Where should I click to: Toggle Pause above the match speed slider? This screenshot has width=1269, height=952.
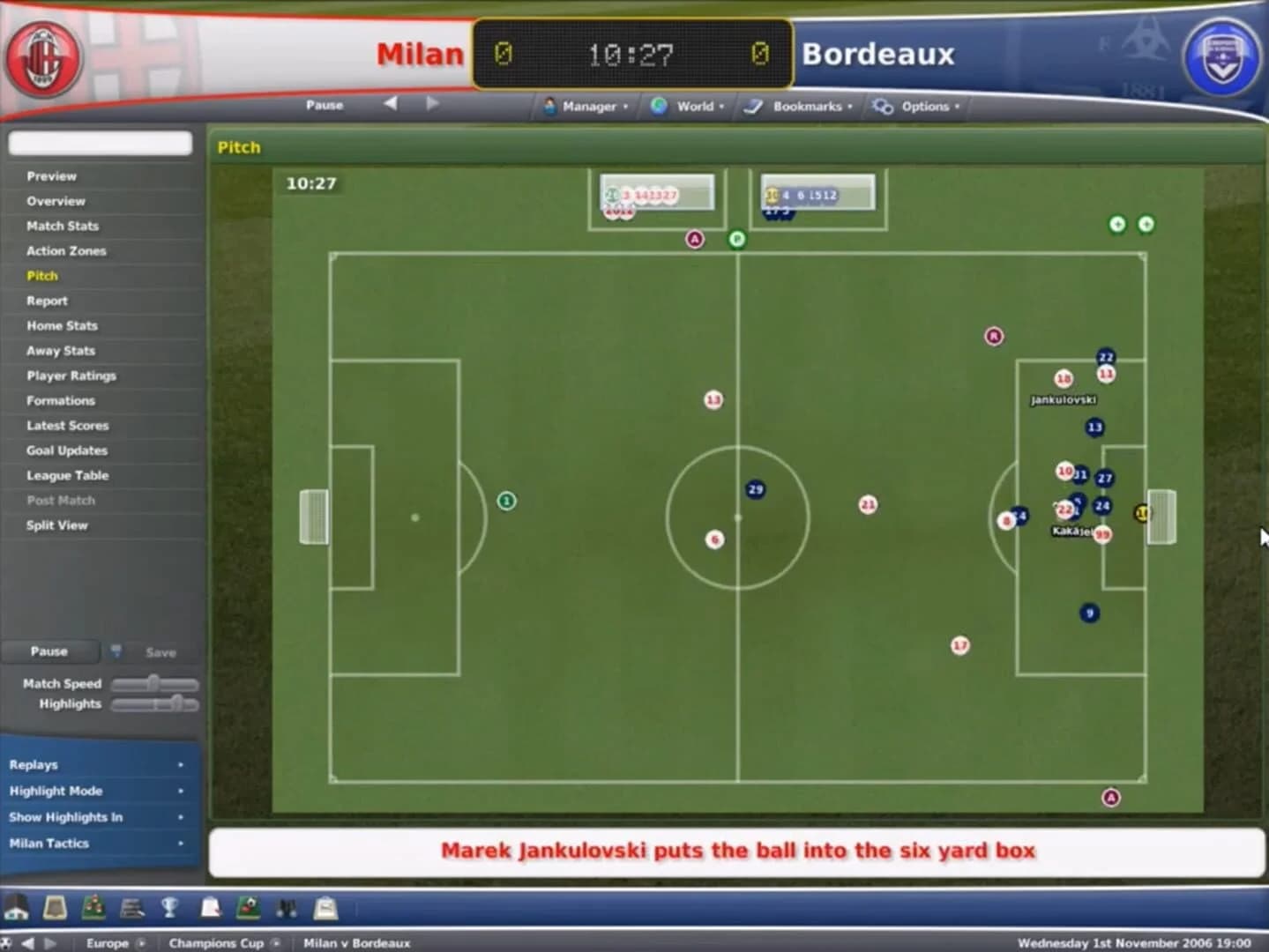49,651
